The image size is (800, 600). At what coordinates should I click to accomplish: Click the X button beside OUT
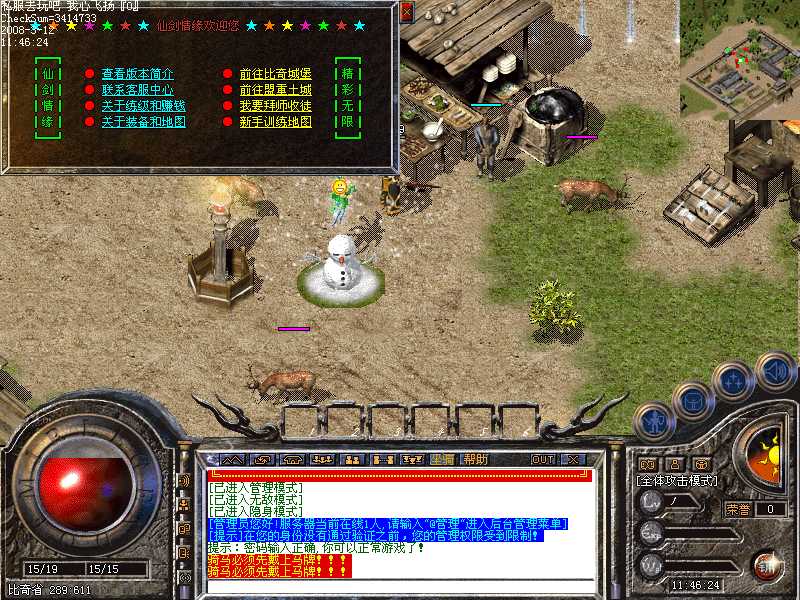(573, 460)
